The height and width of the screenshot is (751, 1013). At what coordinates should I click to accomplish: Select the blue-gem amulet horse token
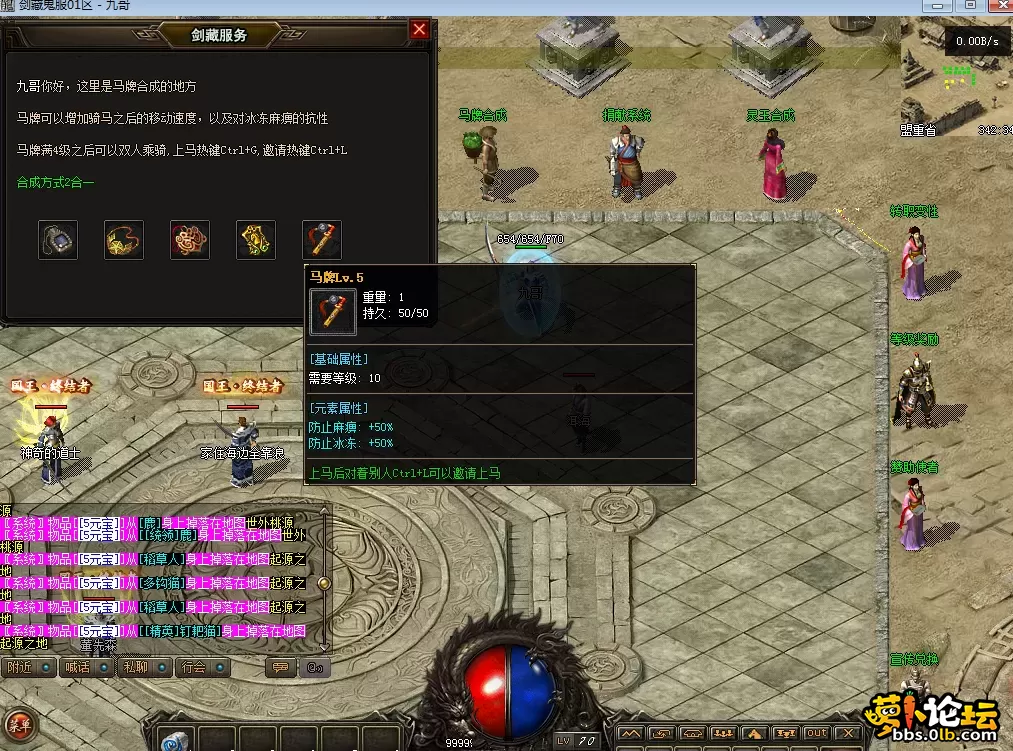pos(58,240)
